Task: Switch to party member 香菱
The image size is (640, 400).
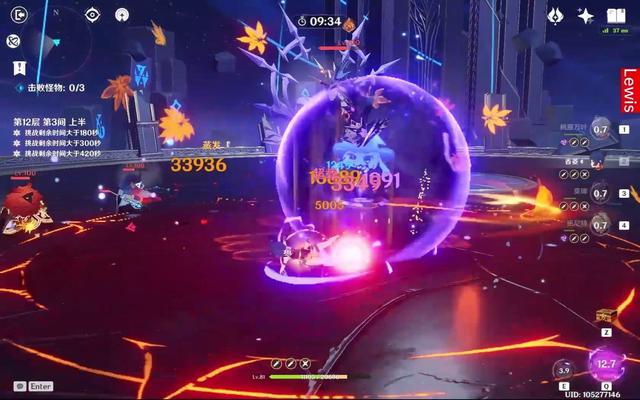Action: (600, 160)
